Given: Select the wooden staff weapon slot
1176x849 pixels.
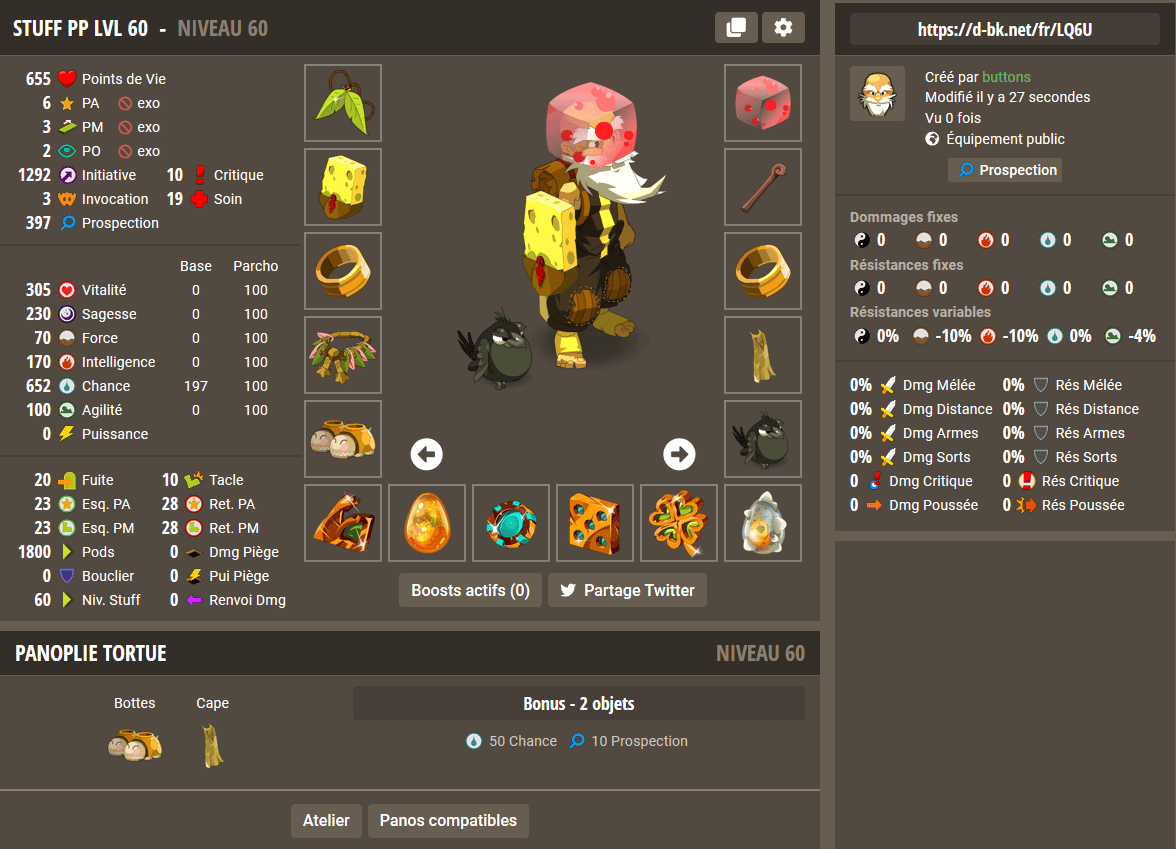Looking at the screenshot, I should [x=763, y=187].
